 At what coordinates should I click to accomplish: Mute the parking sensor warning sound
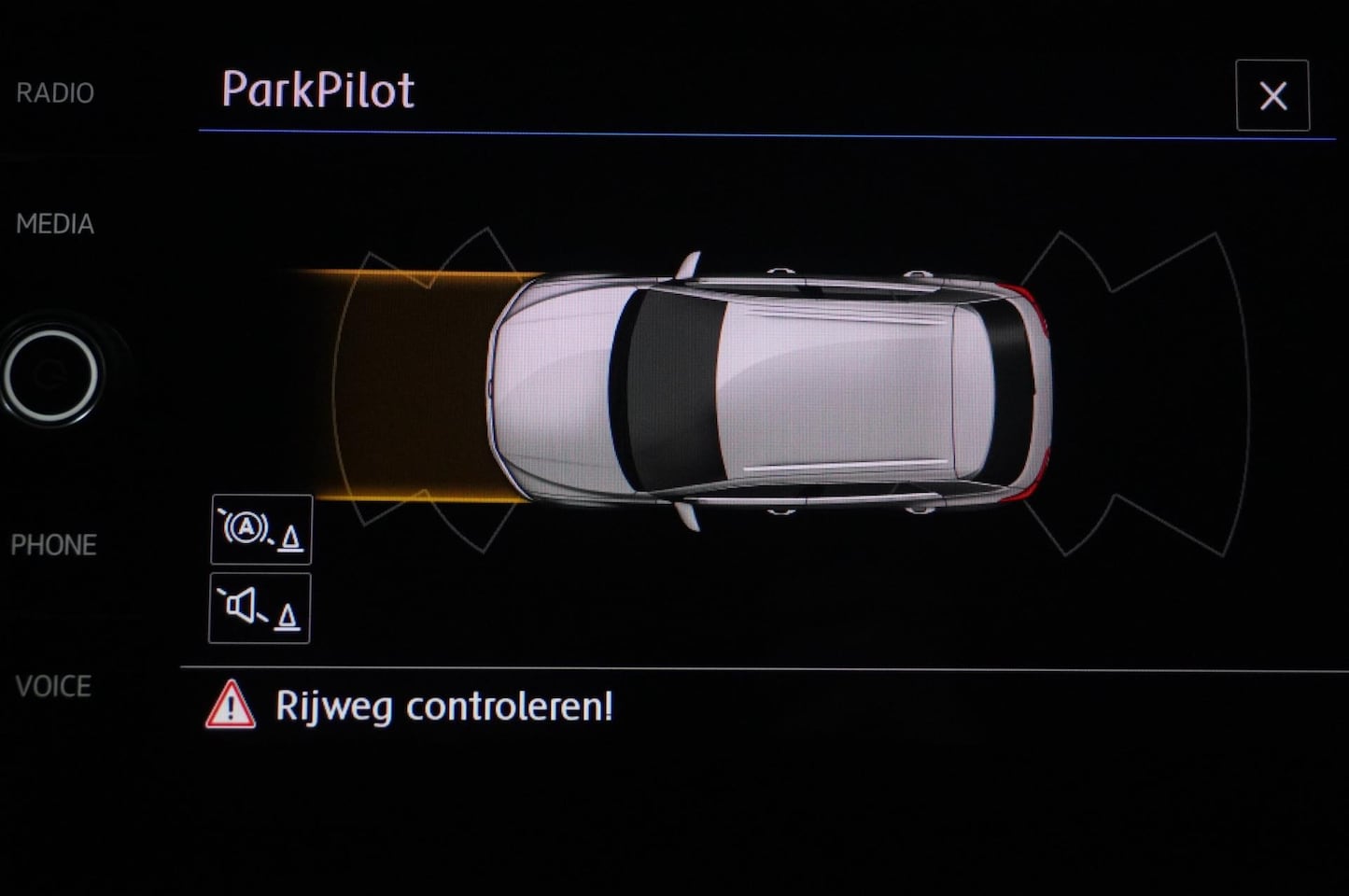[260, 609]
